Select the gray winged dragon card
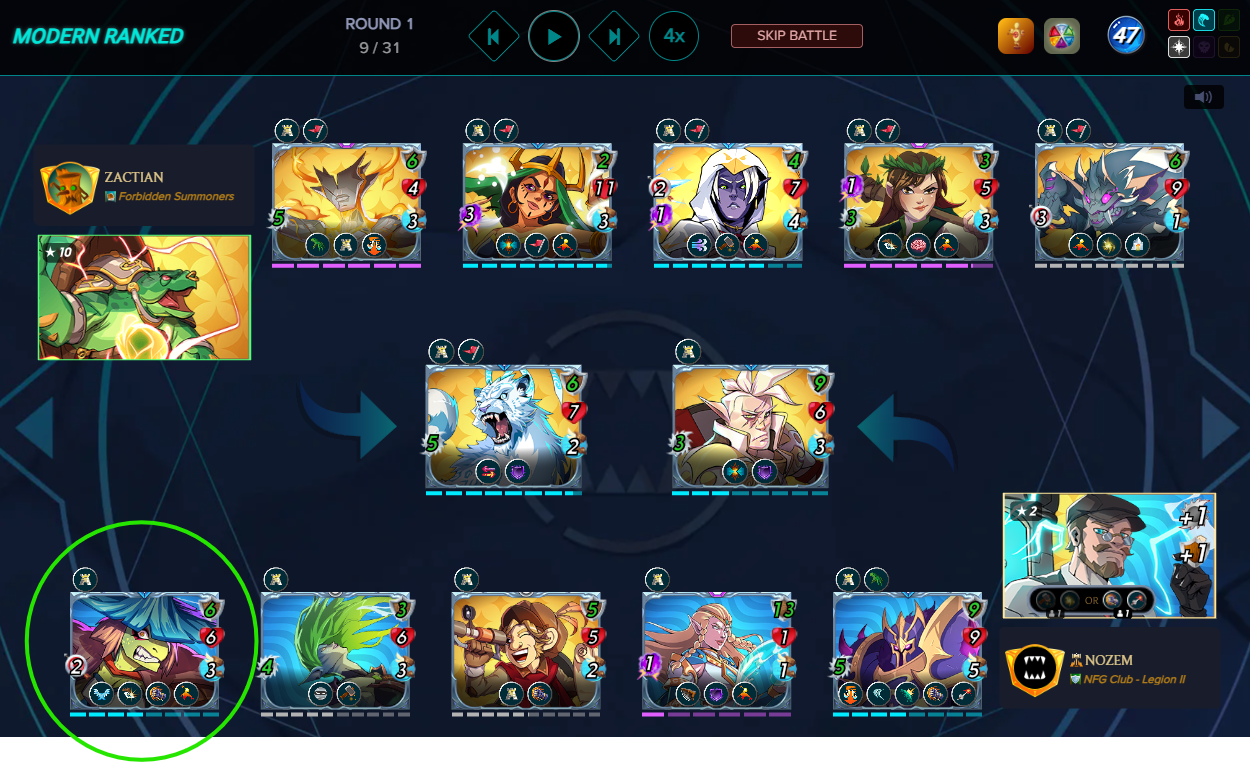 (x=1110, y=202)
